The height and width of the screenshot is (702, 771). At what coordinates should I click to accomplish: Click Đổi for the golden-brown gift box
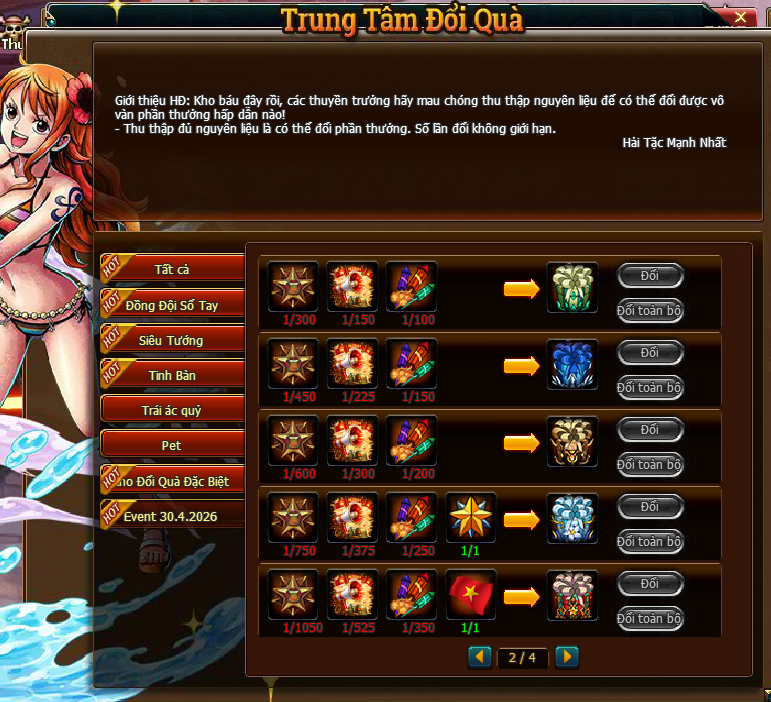650,429
